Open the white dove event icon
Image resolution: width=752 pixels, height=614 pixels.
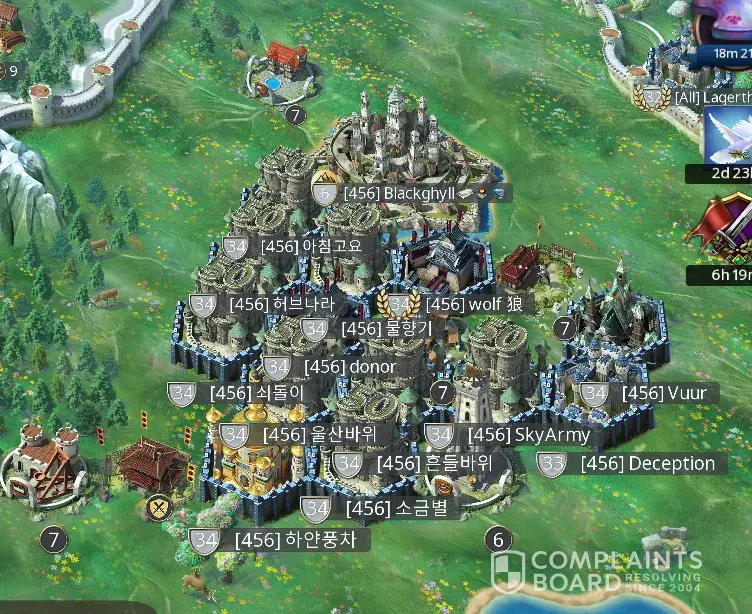[727, 137]
